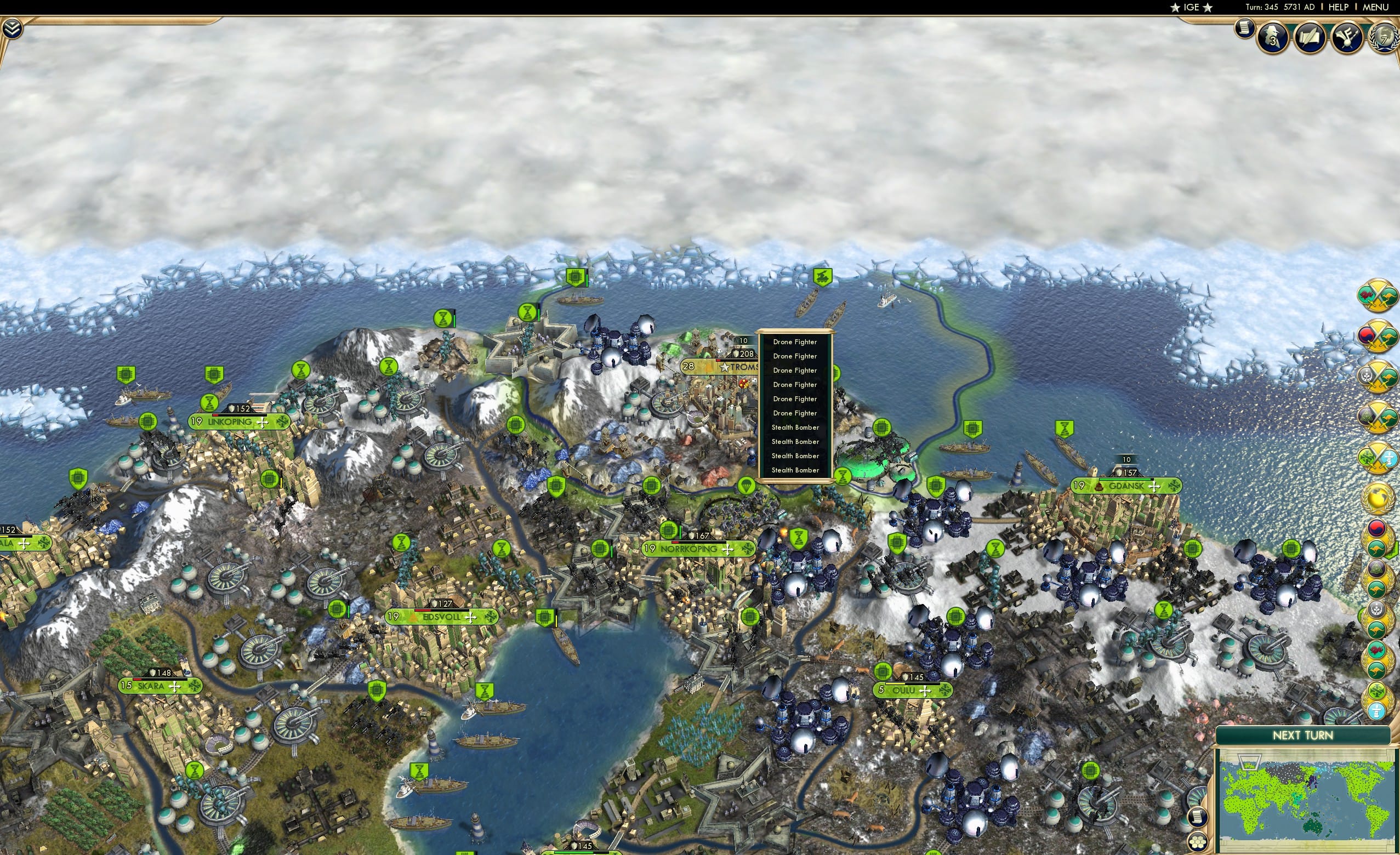Open the Espionage overview spy icon
Viewport: 1400px width, 855px height.
coord(1271,37)
